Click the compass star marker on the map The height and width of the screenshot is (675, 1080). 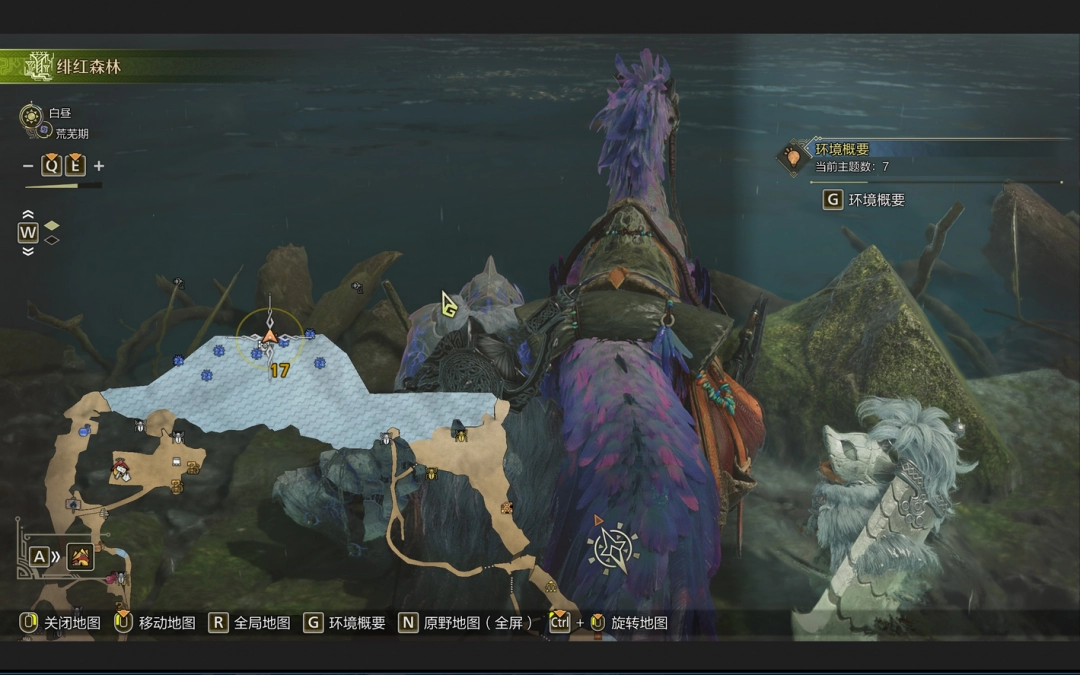(x=612, y=548)
